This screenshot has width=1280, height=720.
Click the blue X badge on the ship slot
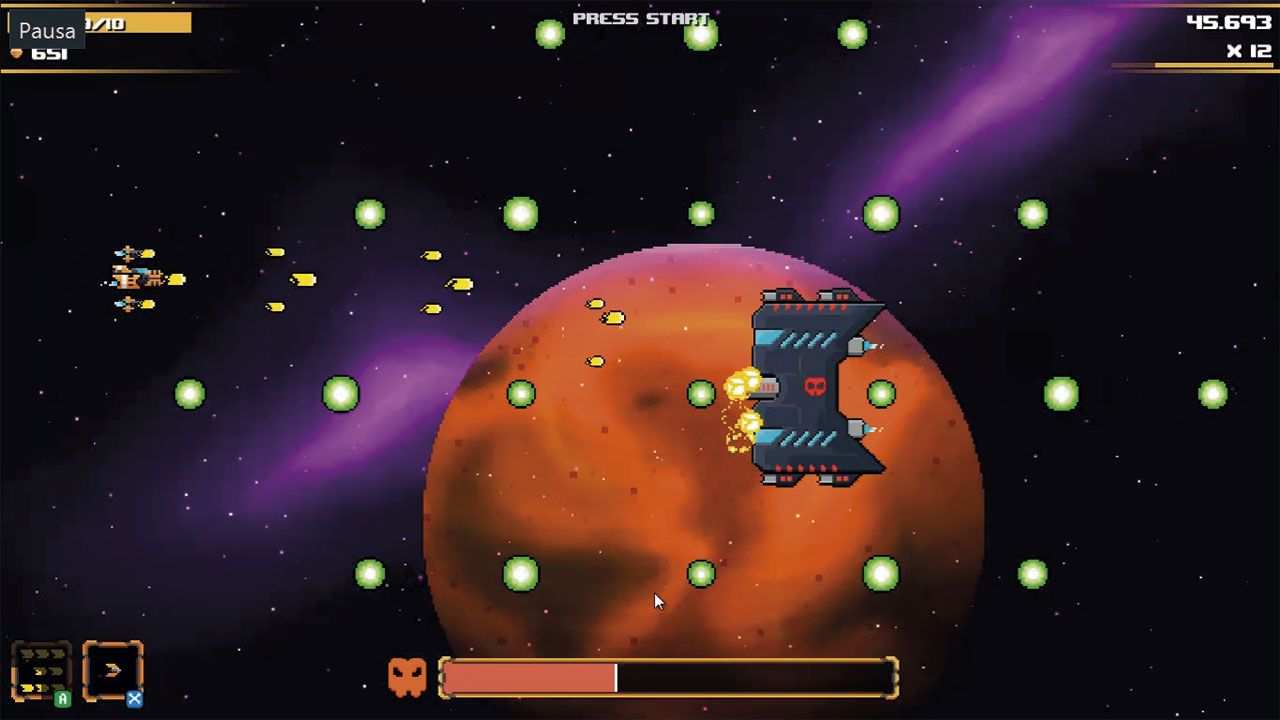click(x=133, y=699)
